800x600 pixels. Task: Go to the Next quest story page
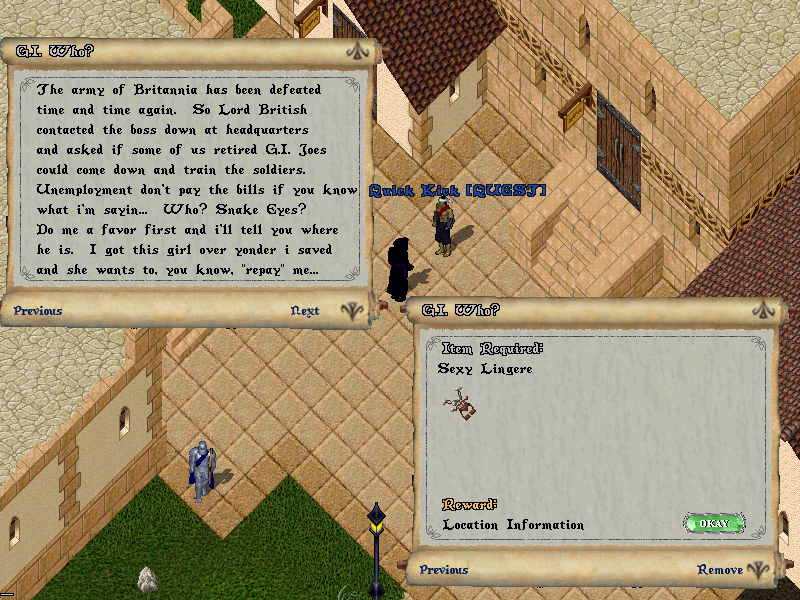pyautogui.click(x=305, y=311)
